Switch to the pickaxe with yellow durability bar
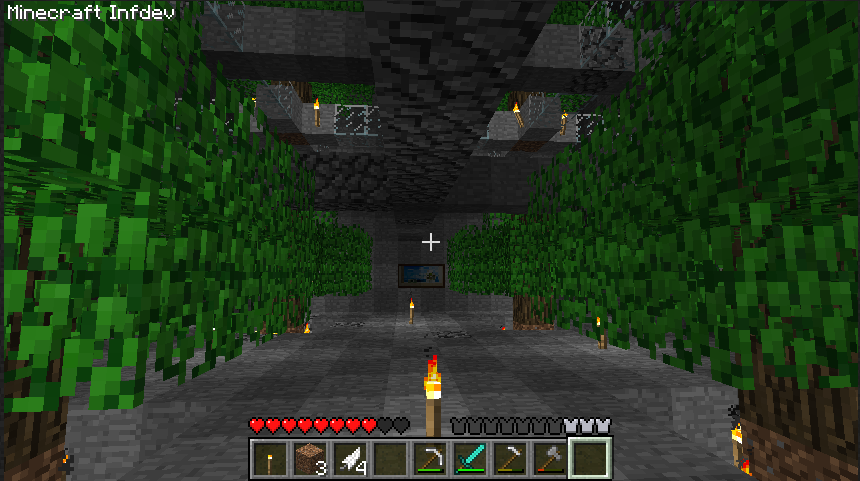 [509, 459]
